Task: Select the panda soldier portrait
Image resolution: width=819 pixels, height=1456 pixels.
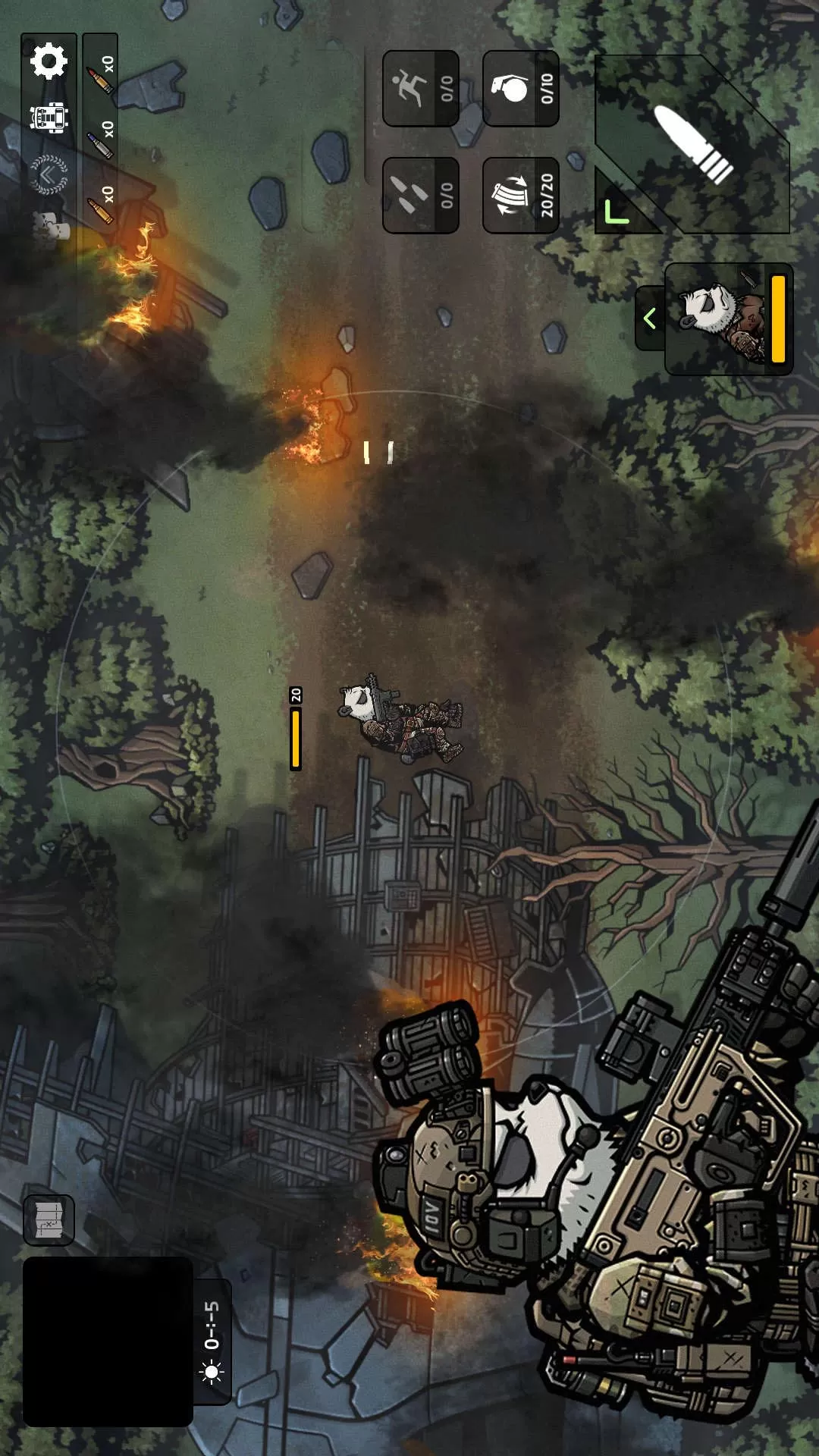Action: pos(728,318)
